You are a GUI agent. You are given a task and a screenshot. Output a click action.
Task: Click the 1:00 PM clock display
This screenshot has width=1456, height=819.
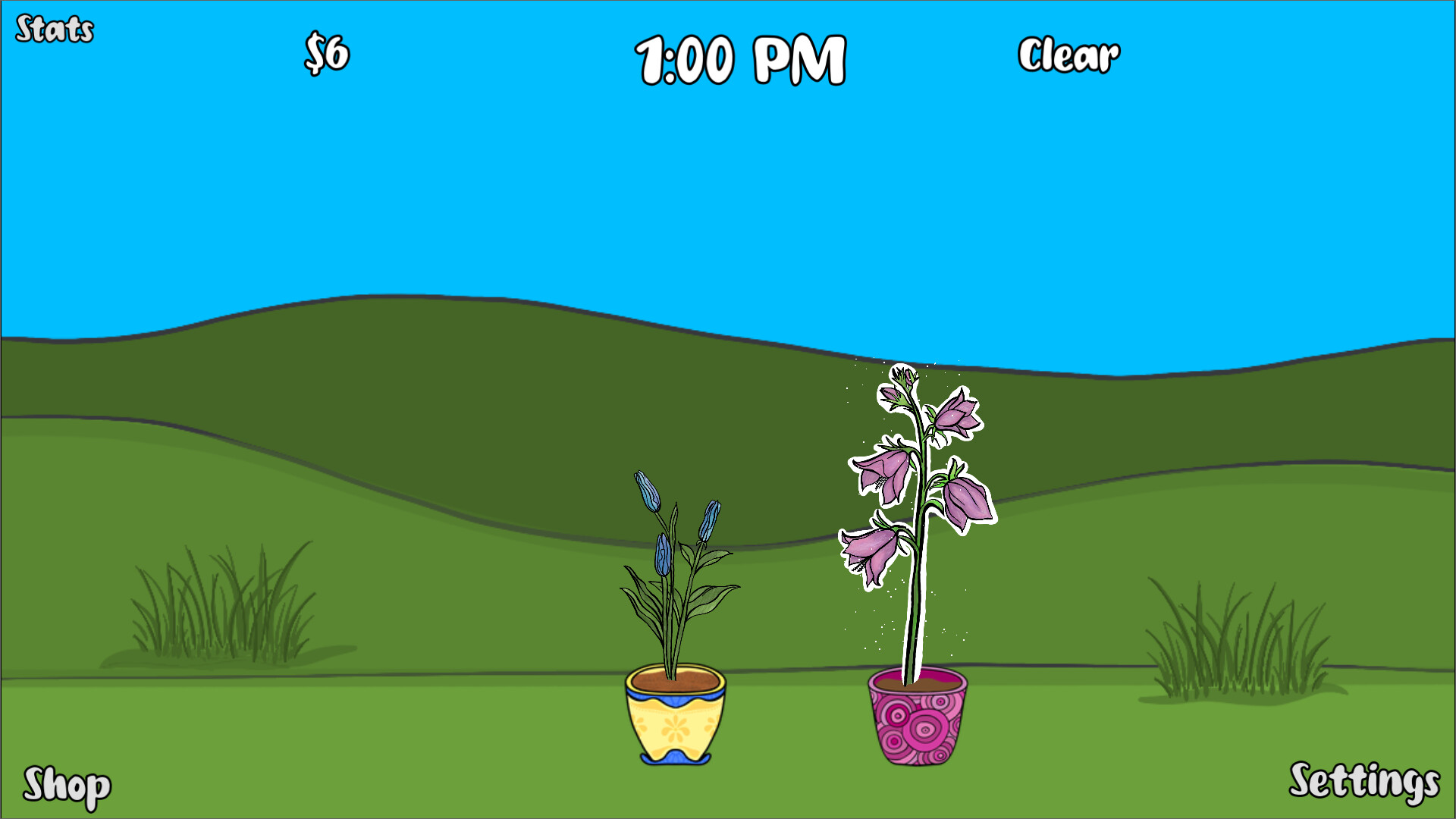point(741,57)
